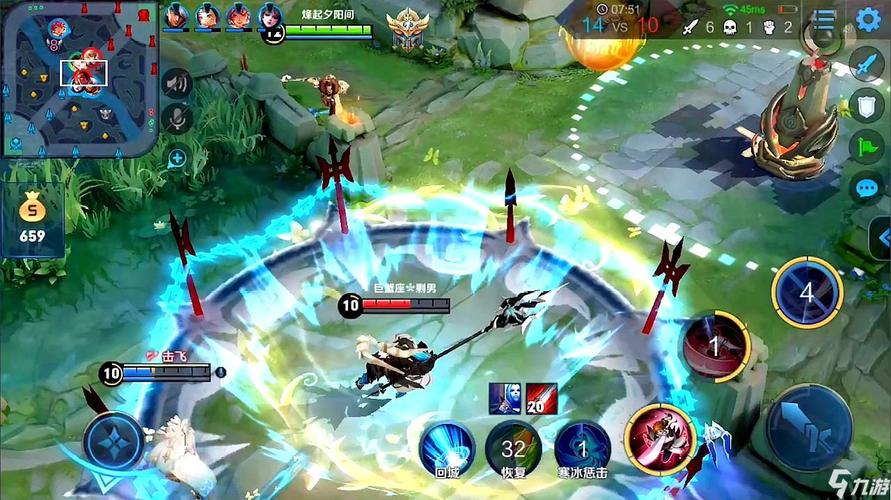Tap the large sword basic attack button
Image resolution: width=891 pixels, height=500 pixels.
pyautogui.click(x=808, y=427)
